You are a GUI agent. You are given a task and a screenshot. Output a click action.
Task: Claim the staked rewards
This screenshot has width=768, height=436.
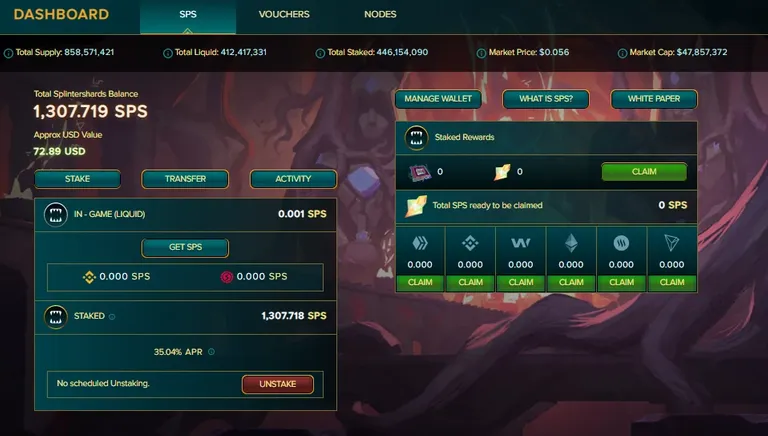tap(644, 171)
